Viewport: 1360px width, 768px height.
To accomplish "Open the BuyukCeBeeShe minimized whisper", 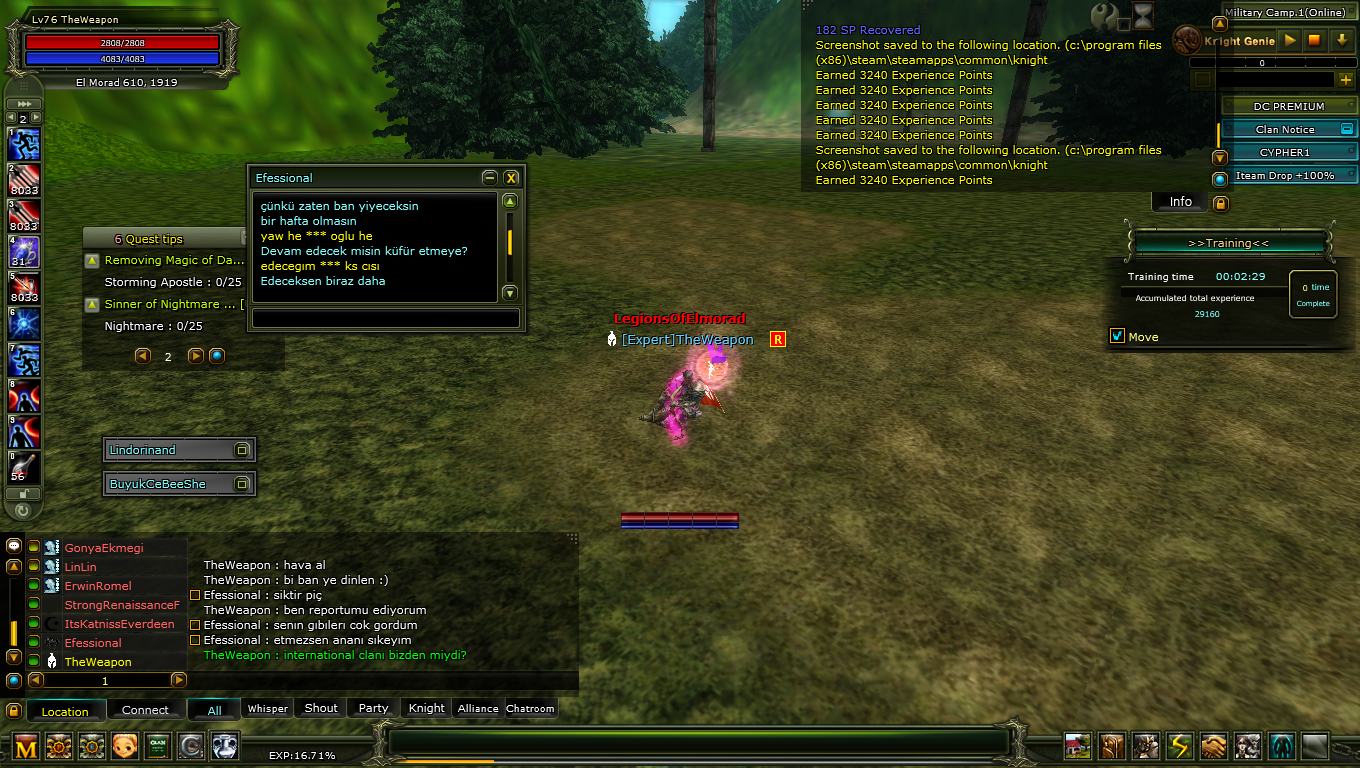I will click(x=242, y=484).
